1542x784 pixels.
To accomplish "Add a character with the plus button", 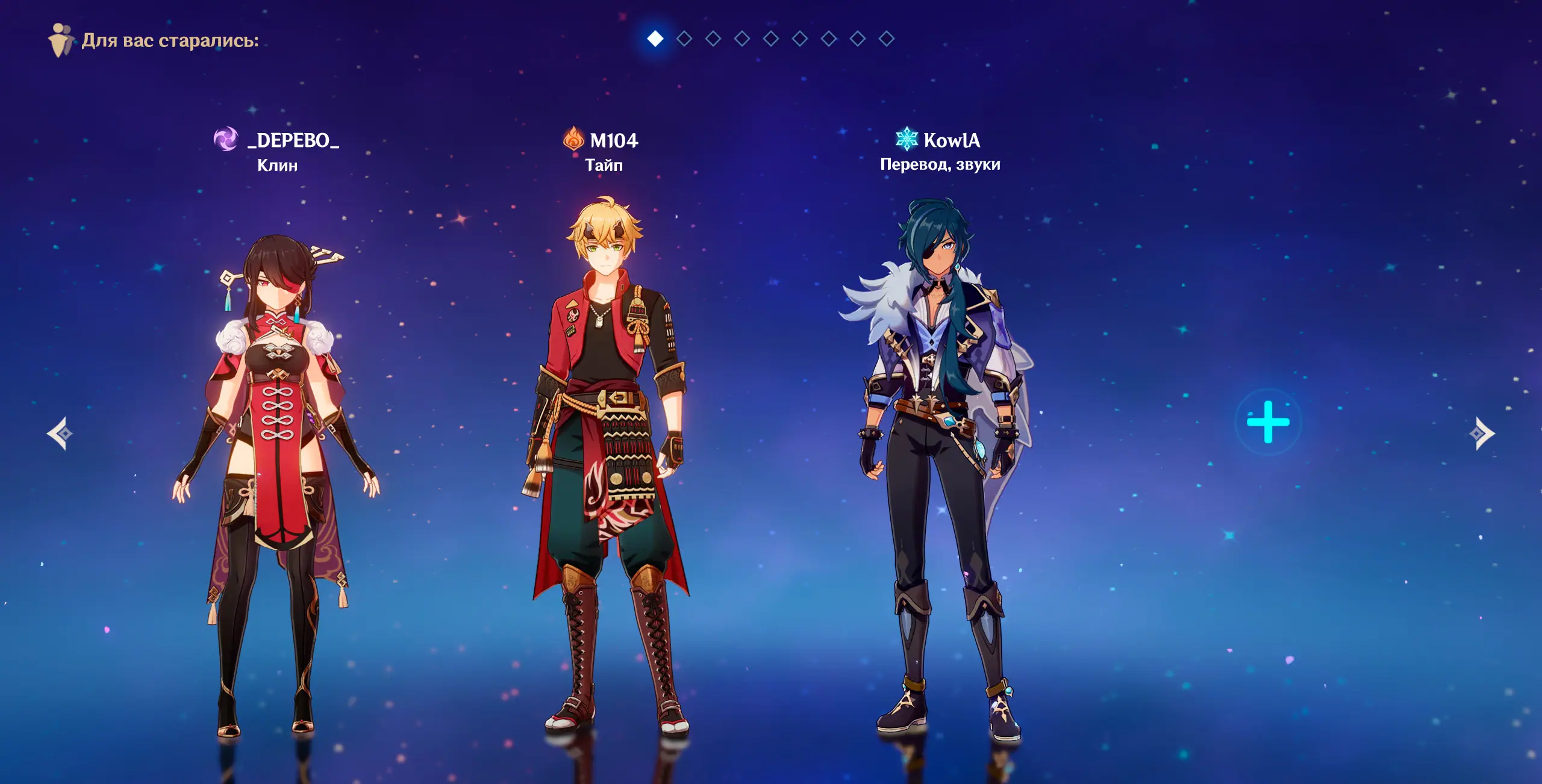I will [x=1268, y=422].
